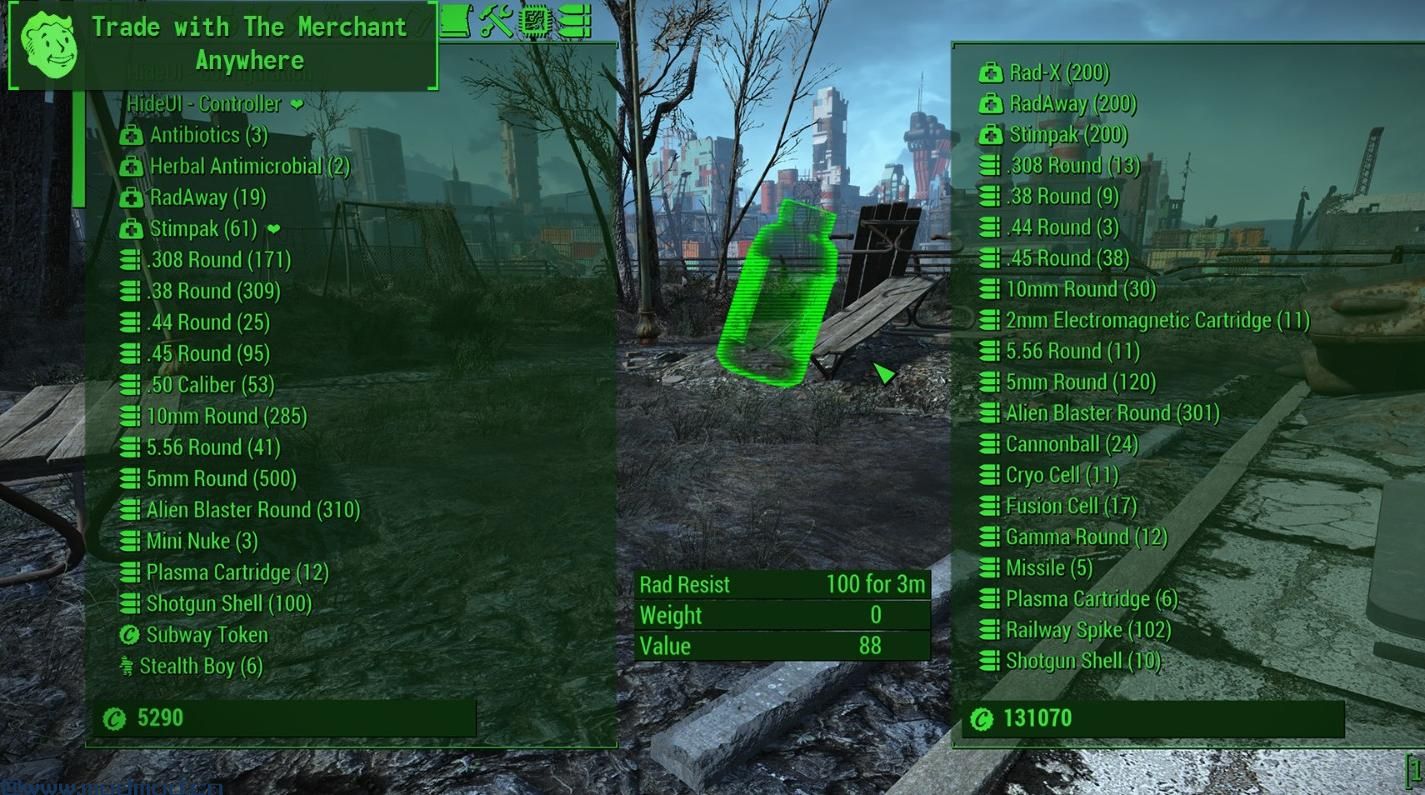
Task: Switch to the book-icon category tab
Action: (455, 20)
